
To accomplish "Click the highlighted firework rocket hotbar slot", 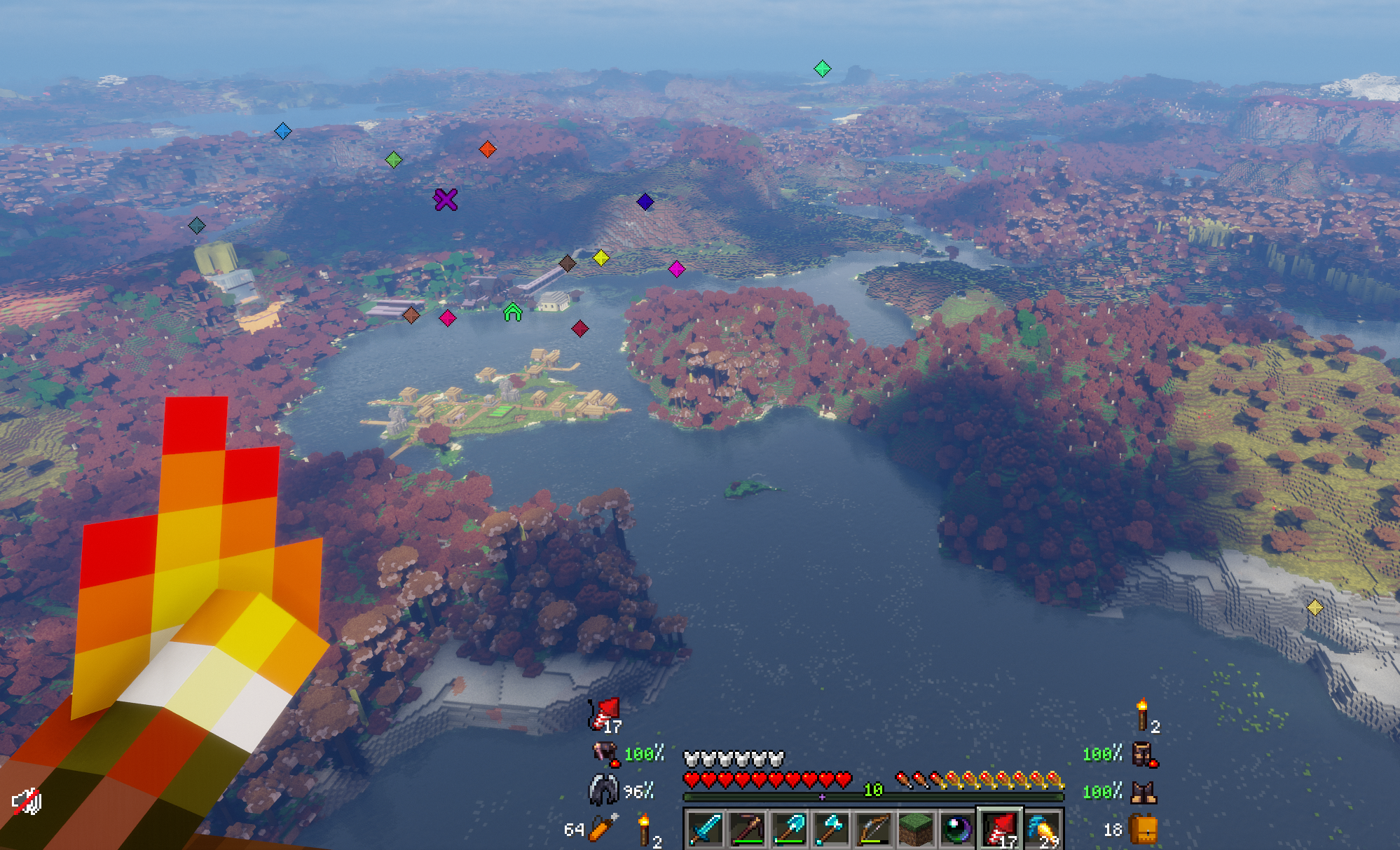I will click(1001, 829).
